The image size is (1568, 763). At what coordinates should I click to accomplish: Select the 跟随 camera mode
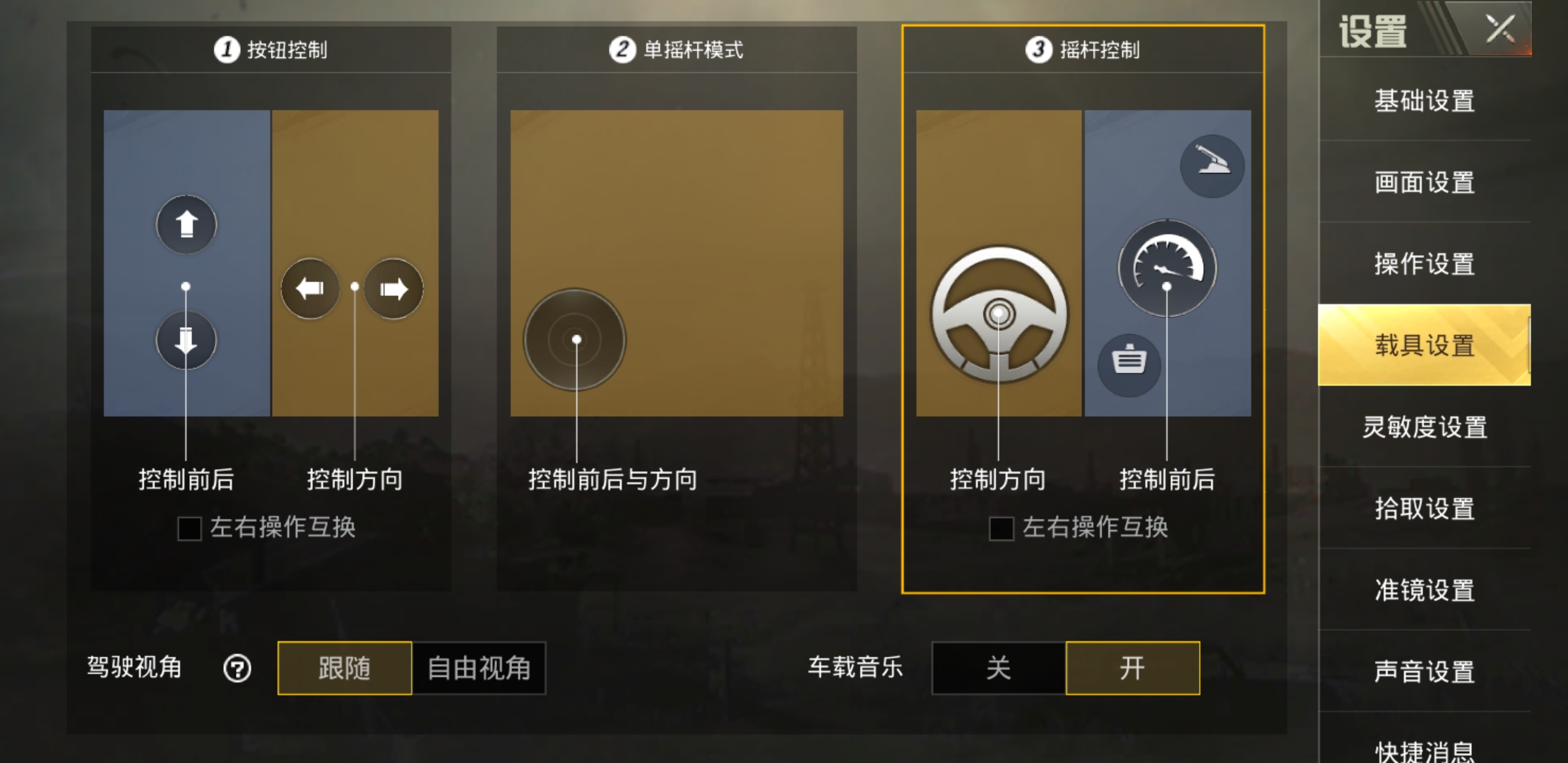coord(344,668)
